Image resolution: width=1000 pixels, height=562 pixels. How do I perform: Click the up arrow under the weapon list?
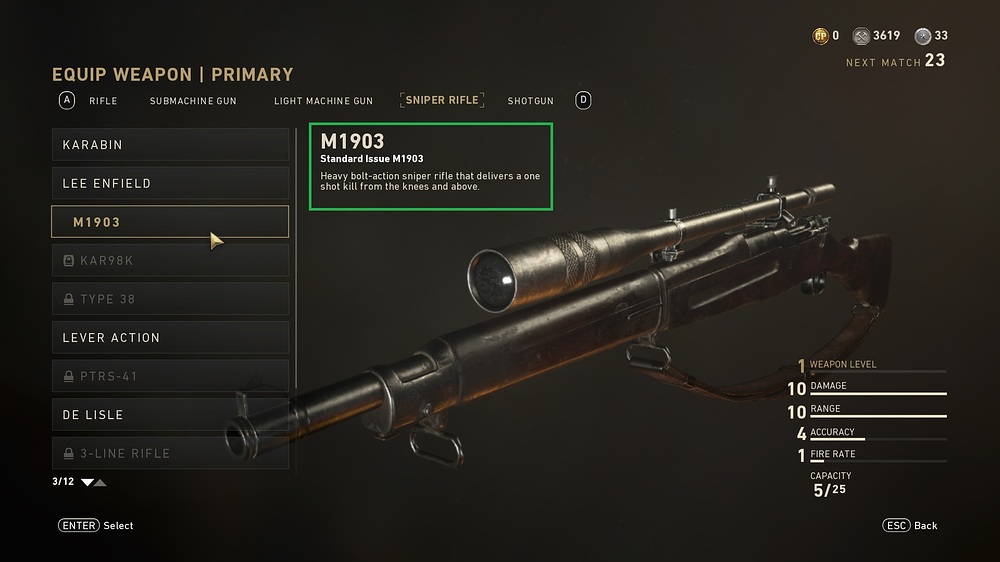click(x=100, y=482)
